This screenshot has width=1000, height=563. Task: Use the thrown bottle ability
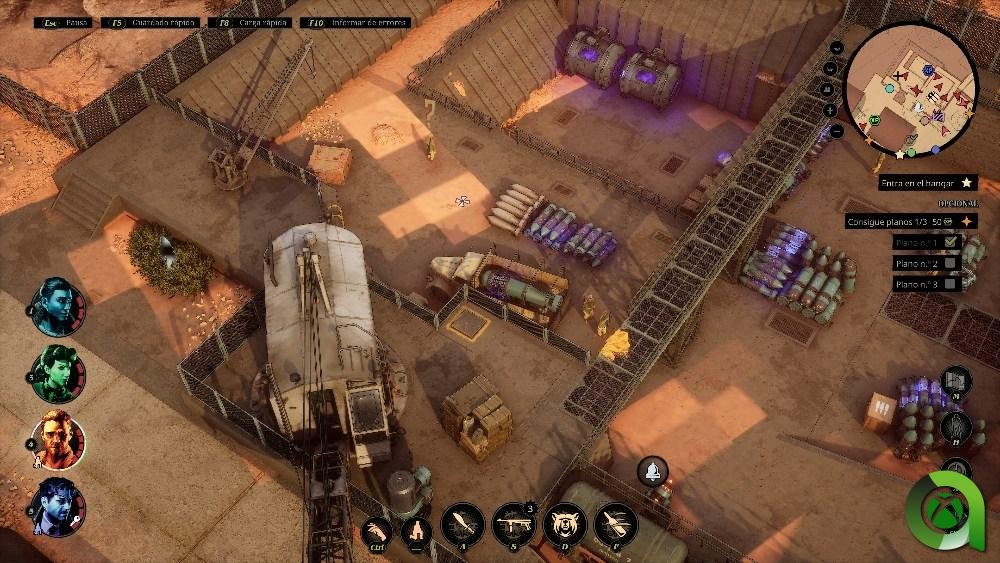pyautogui.click(x=616, y=524)
